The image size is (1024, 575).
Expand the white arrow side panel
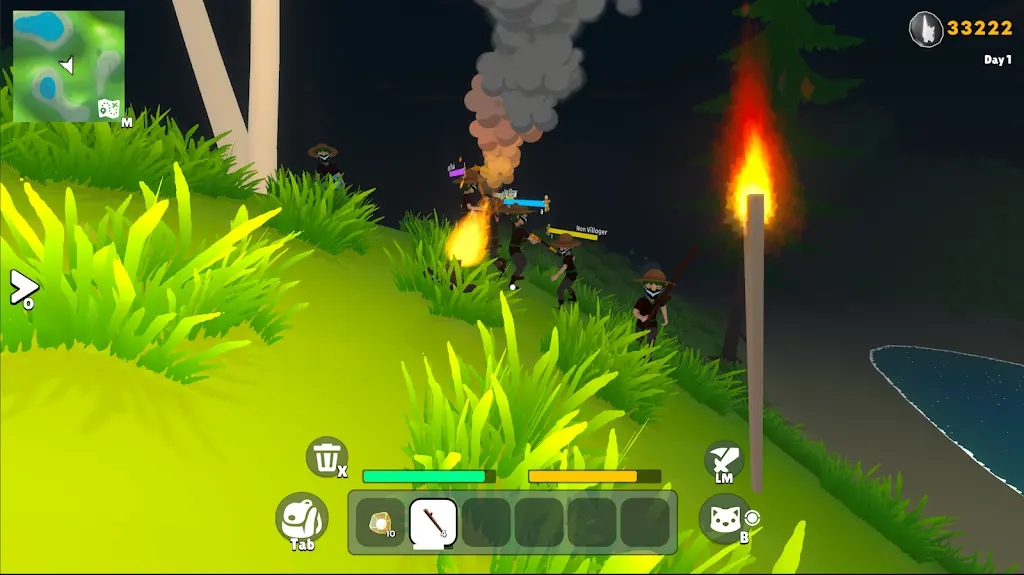22,288
